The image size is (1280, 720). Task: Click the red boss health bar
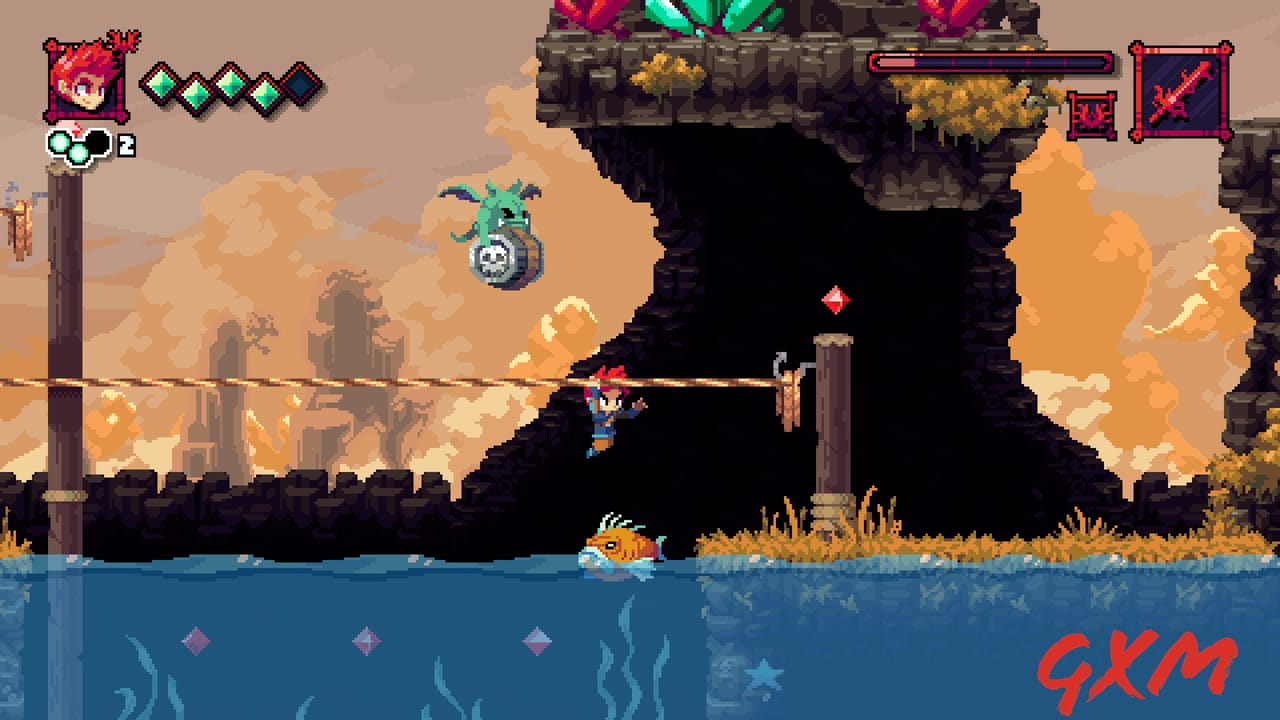coord(990,61)
